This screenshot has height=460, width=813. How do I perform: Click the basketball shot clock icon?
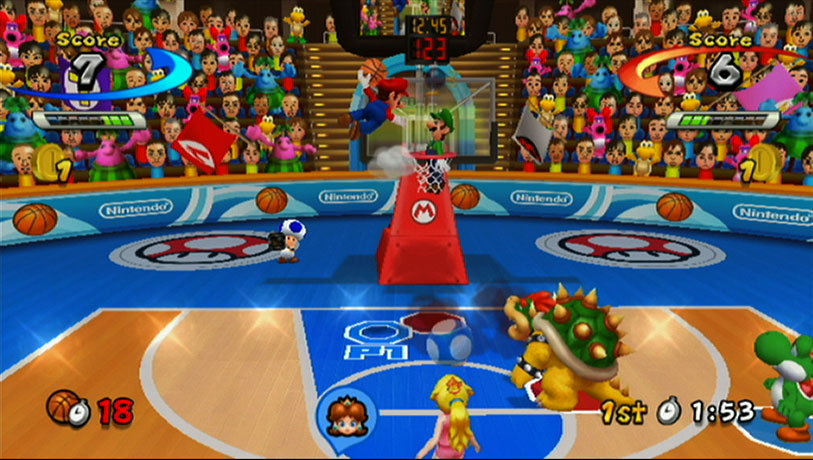(x=66, y=407)
